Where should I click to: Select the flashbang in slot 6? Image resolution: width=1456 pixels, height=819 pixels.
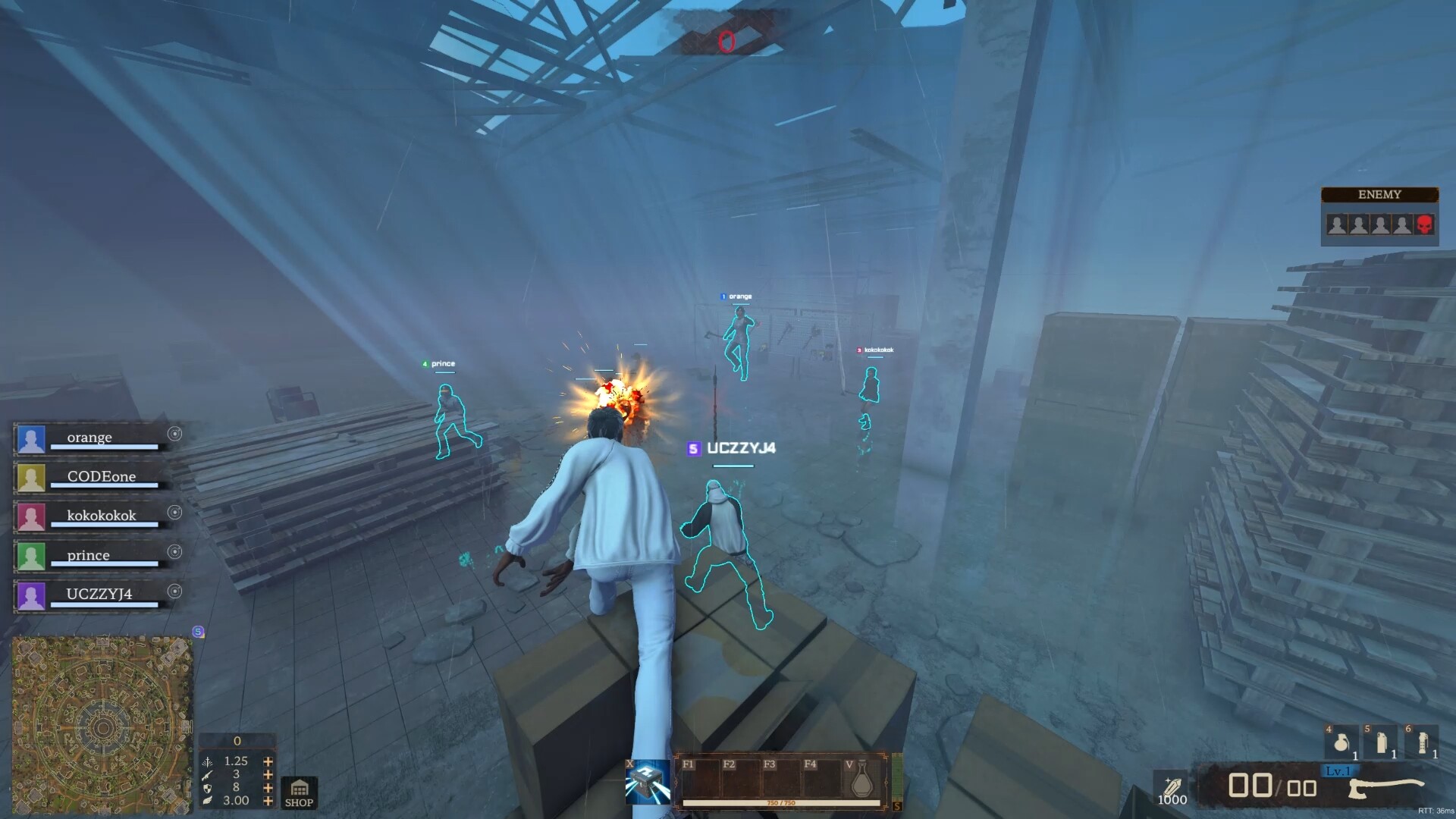click(x=1423, y=743)
